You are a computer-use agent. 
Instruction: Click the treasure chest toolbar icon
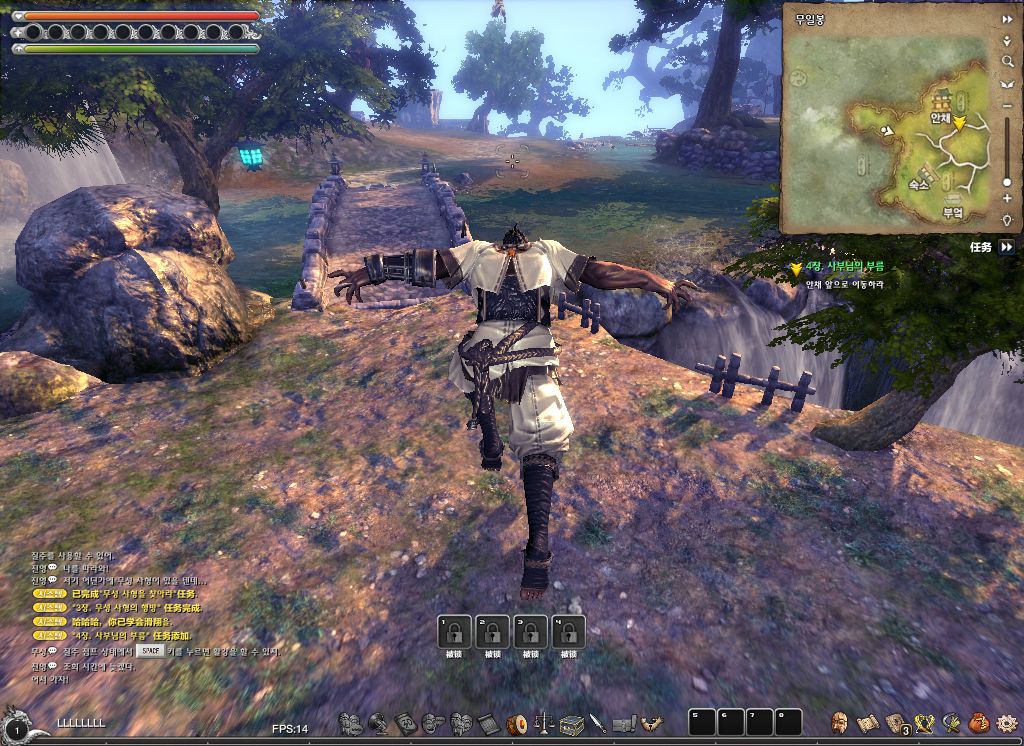click(x=571, y=723)
